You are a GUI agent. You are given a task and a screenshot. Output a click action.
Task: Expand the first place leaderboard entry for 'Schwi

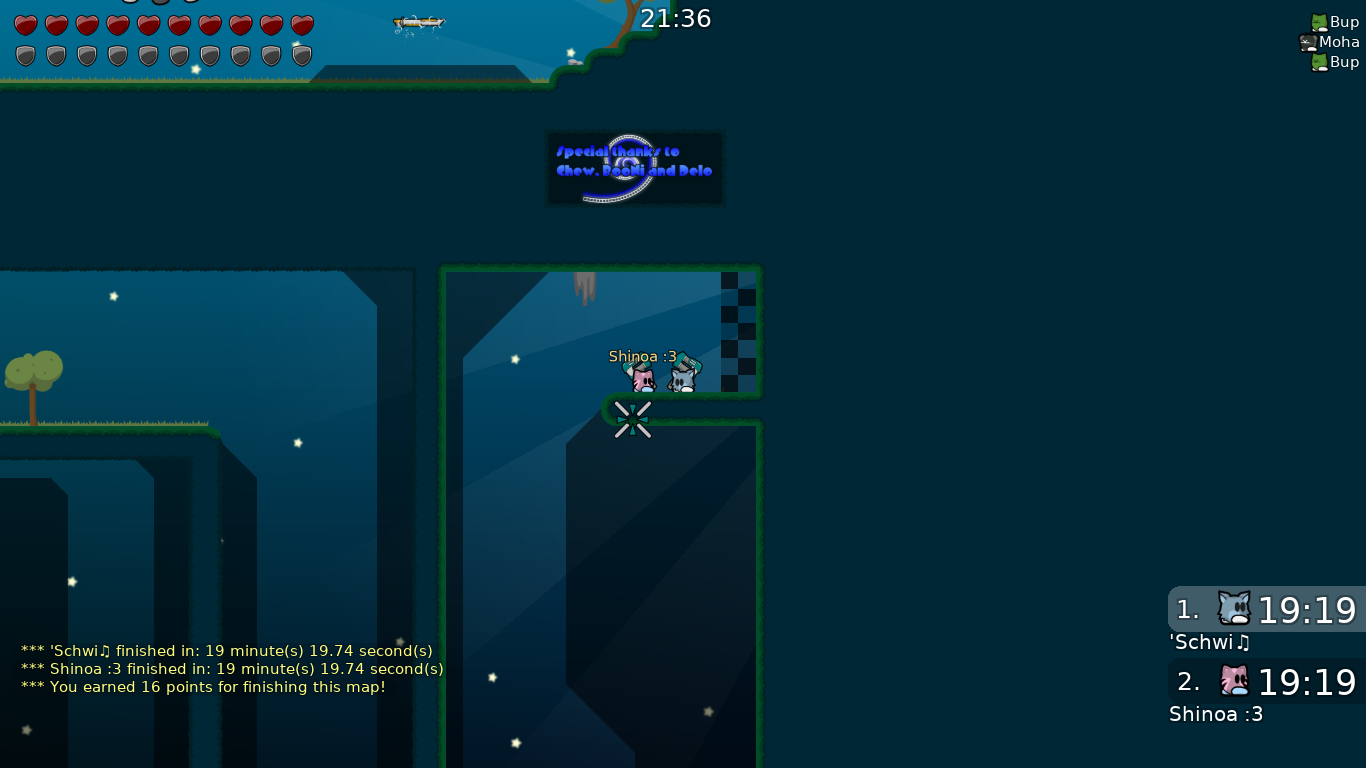coord(1265,610)
